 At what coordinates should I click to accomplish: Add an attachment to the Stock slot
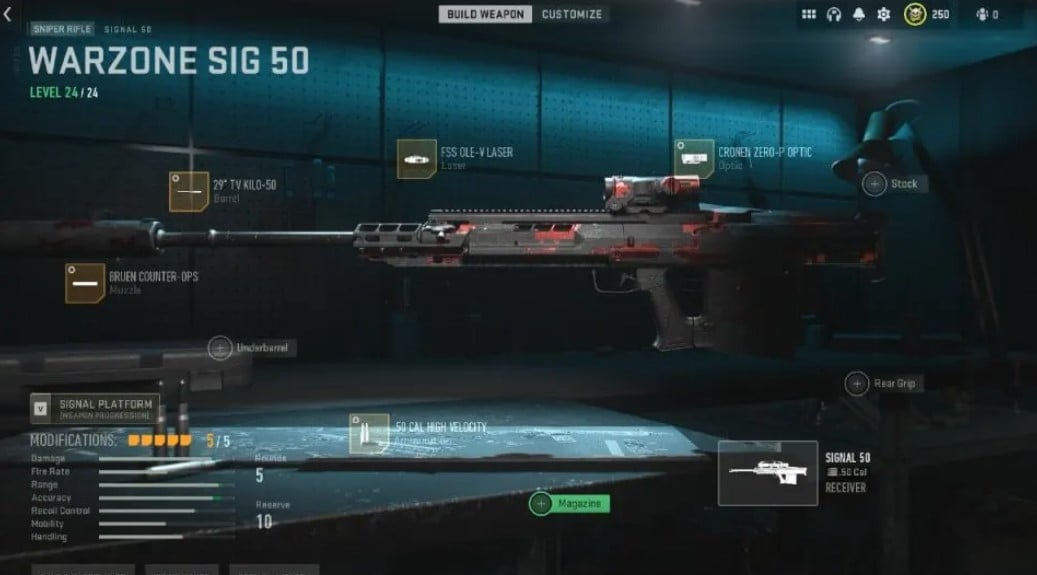pos(875,184)
